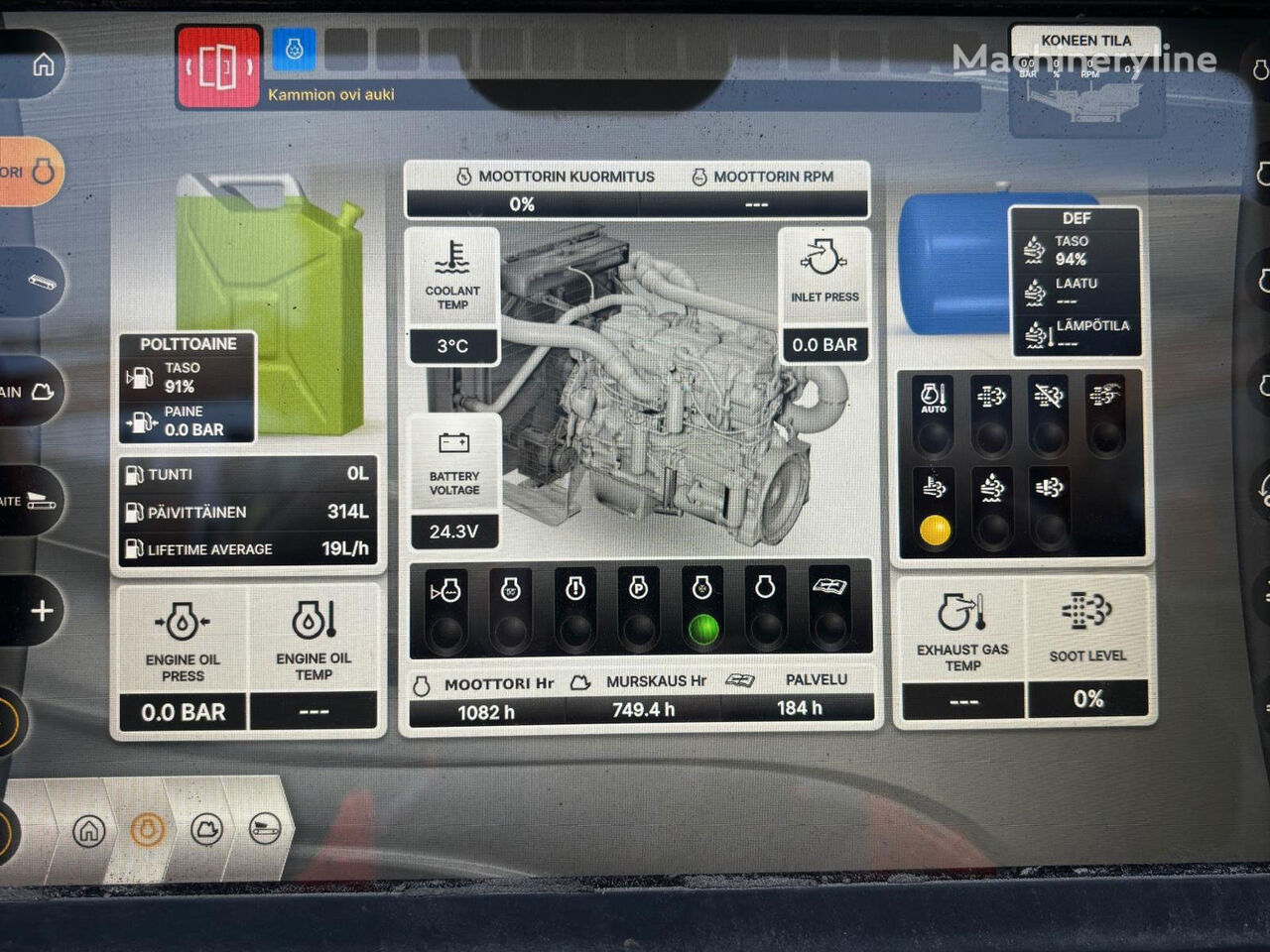Open the Koneen tila machine status panel
This screenshot has height=952, width=1270.
(x=1086, y=81)
